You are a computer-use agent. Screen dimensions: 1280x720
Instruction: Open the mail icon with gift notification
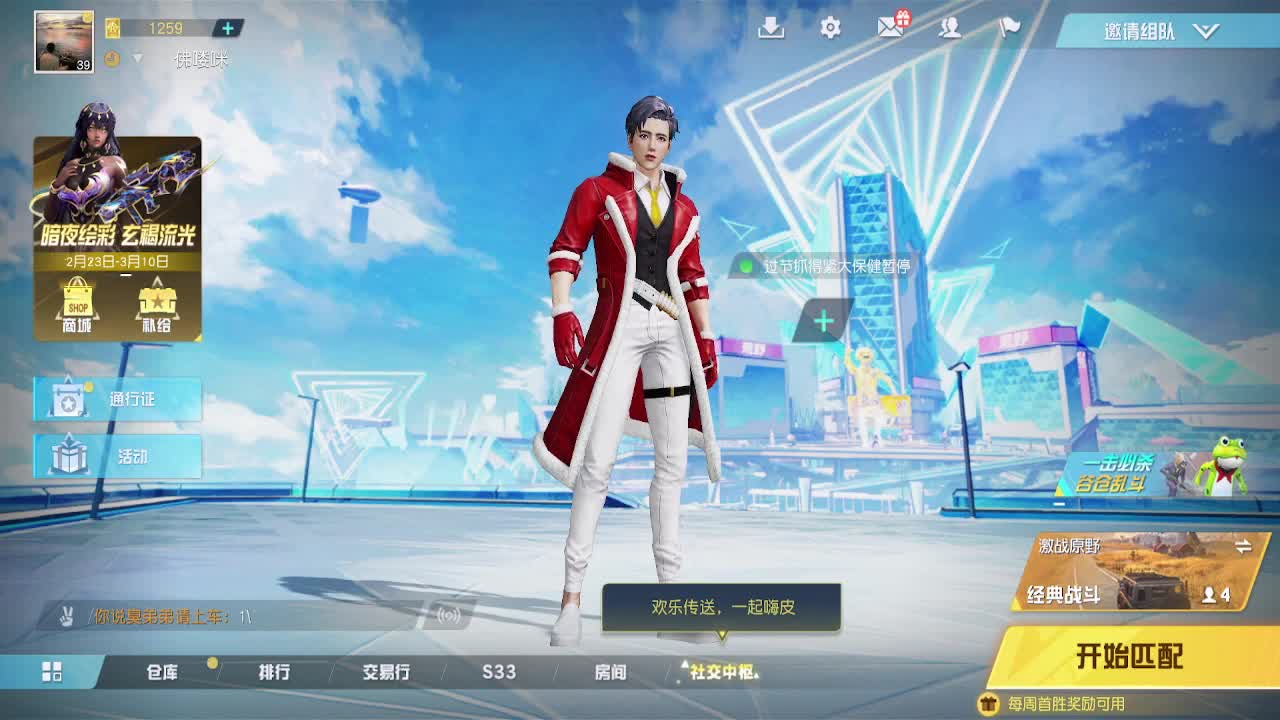point(889,28)
